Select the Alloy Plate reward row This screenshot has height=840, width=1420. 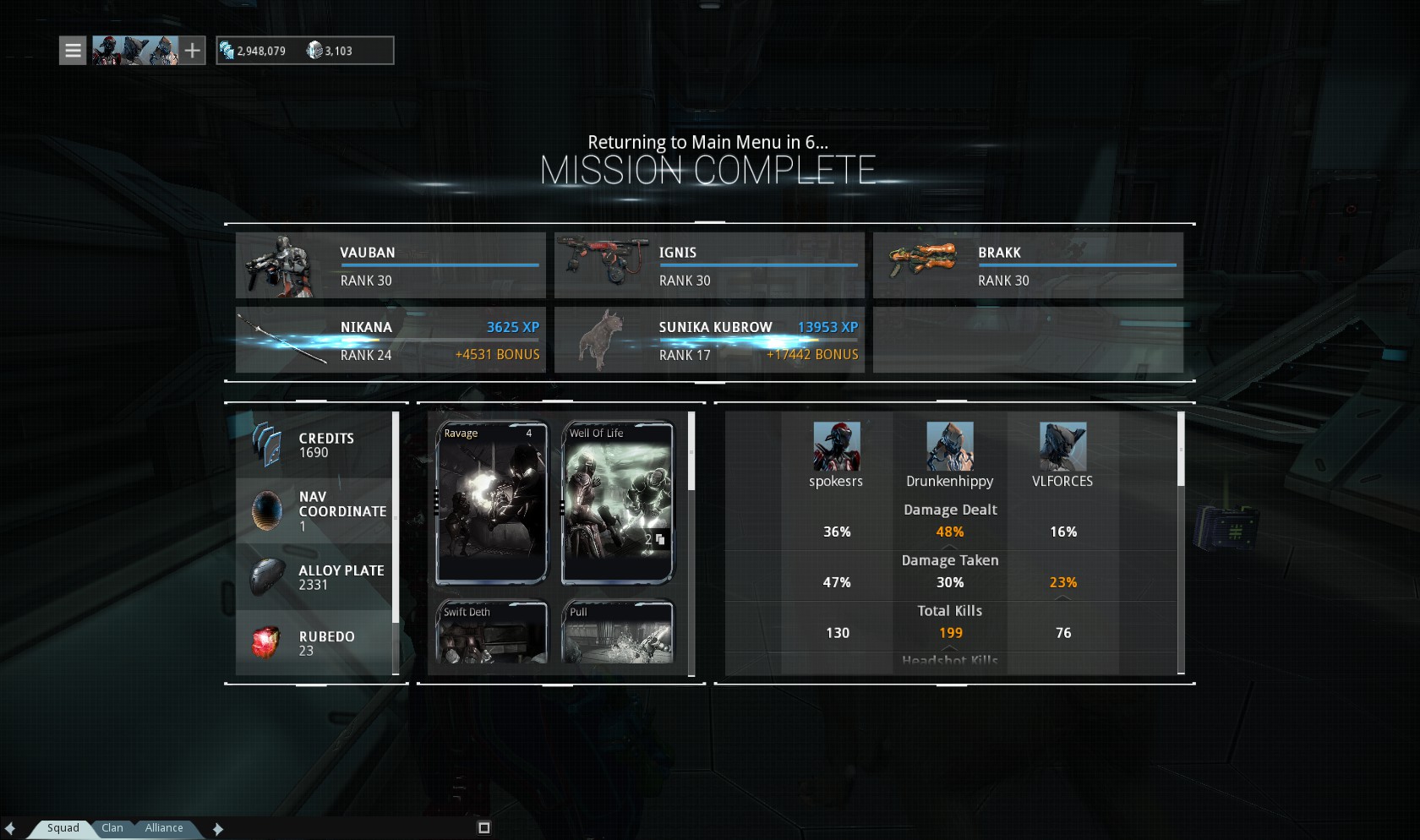pyautogui.click(x=314, y=577)
